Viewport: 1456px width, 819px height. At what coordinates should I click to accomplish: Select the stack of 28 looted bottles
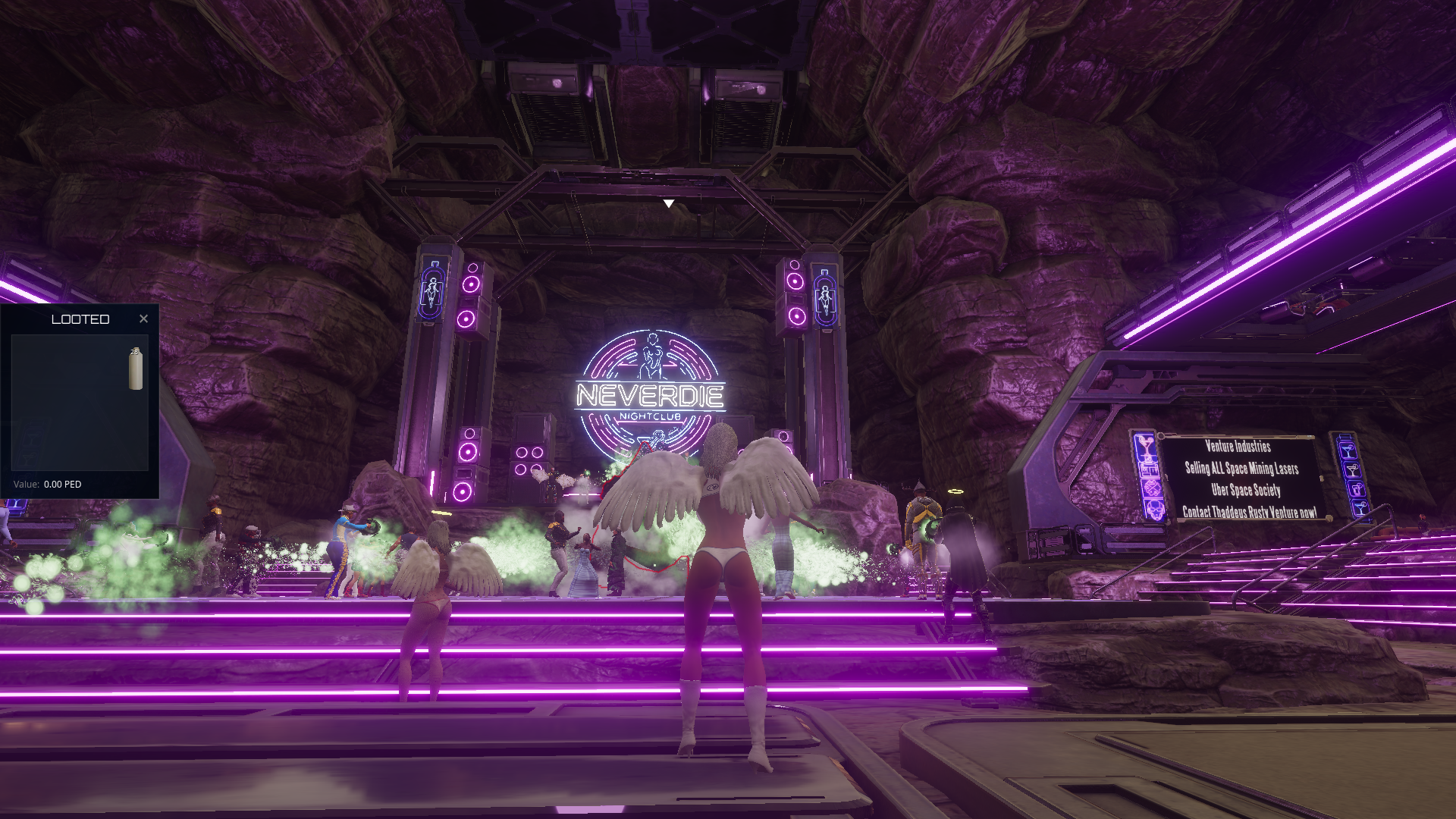coord(135,371)
